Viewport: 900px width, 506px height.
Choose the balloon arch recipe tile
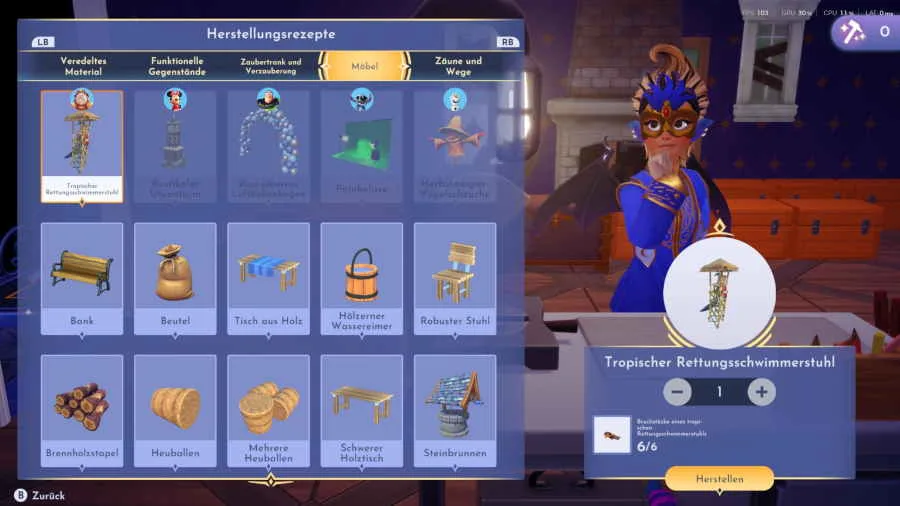[x=268, y=146]
